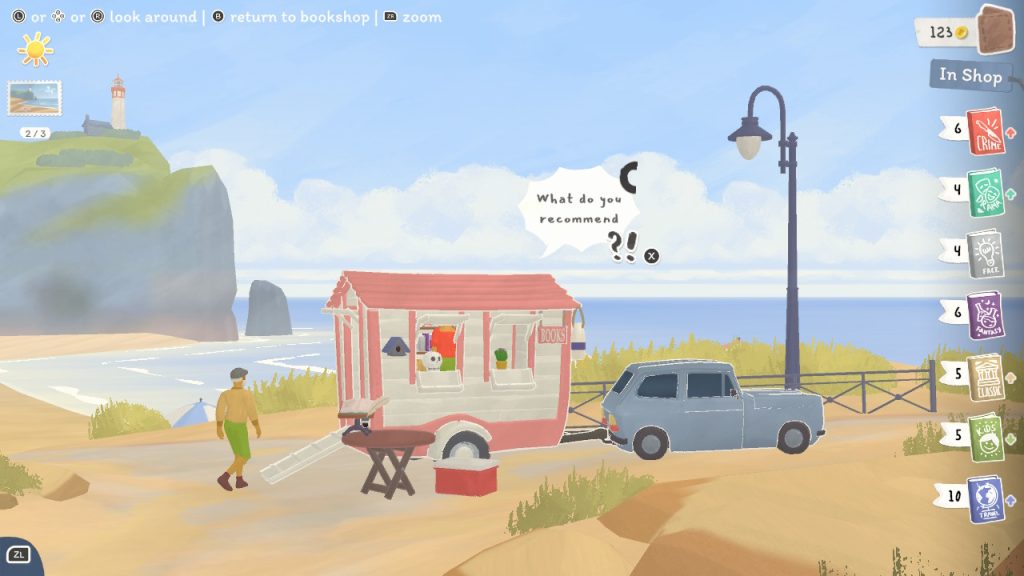Choose the green Drama book
This screenshot has width=1024, height=576.
pos(985,193)
